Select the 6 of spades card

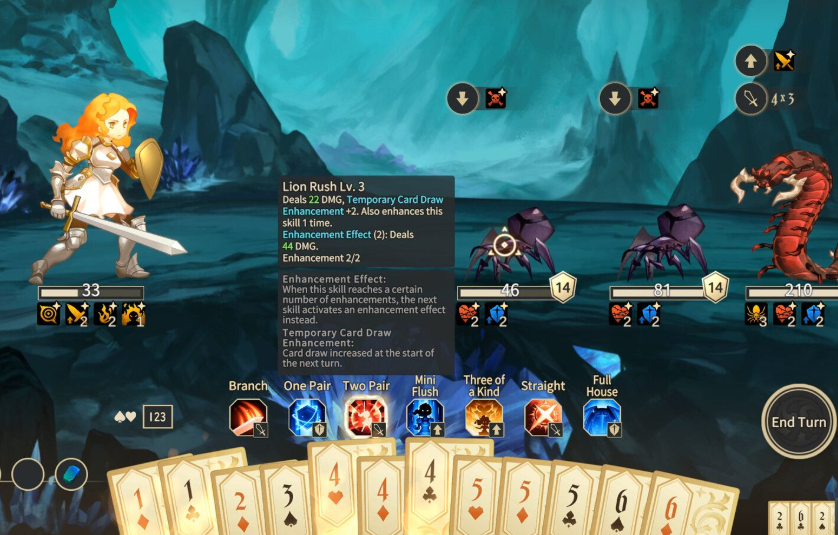[620, 505]
